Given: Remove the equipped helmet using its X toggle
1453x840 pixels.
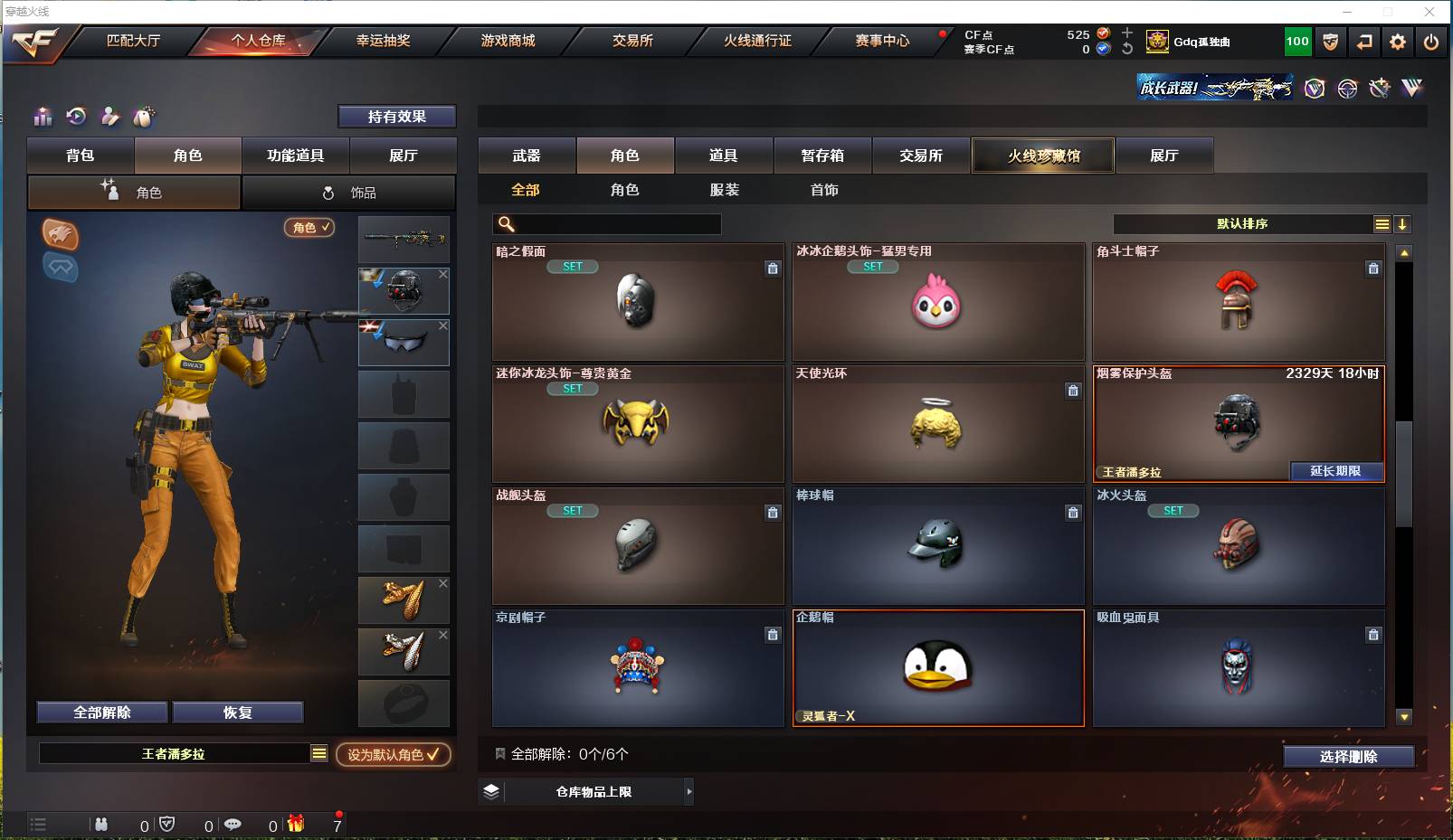Looking at the screenshot, I should pyautogui.click(x=442, y=273).
